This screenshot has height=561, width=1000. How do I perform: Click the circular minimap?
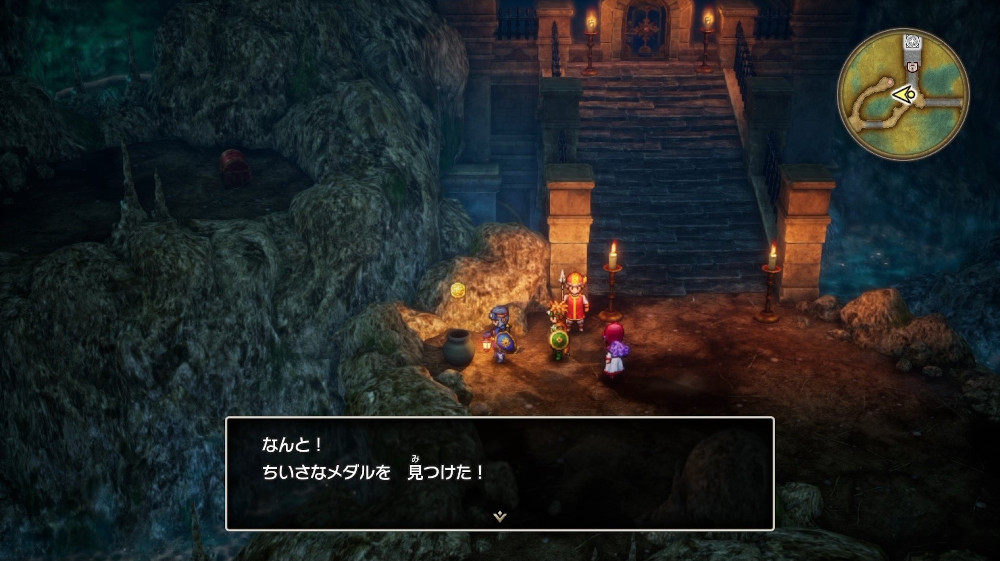903,94
